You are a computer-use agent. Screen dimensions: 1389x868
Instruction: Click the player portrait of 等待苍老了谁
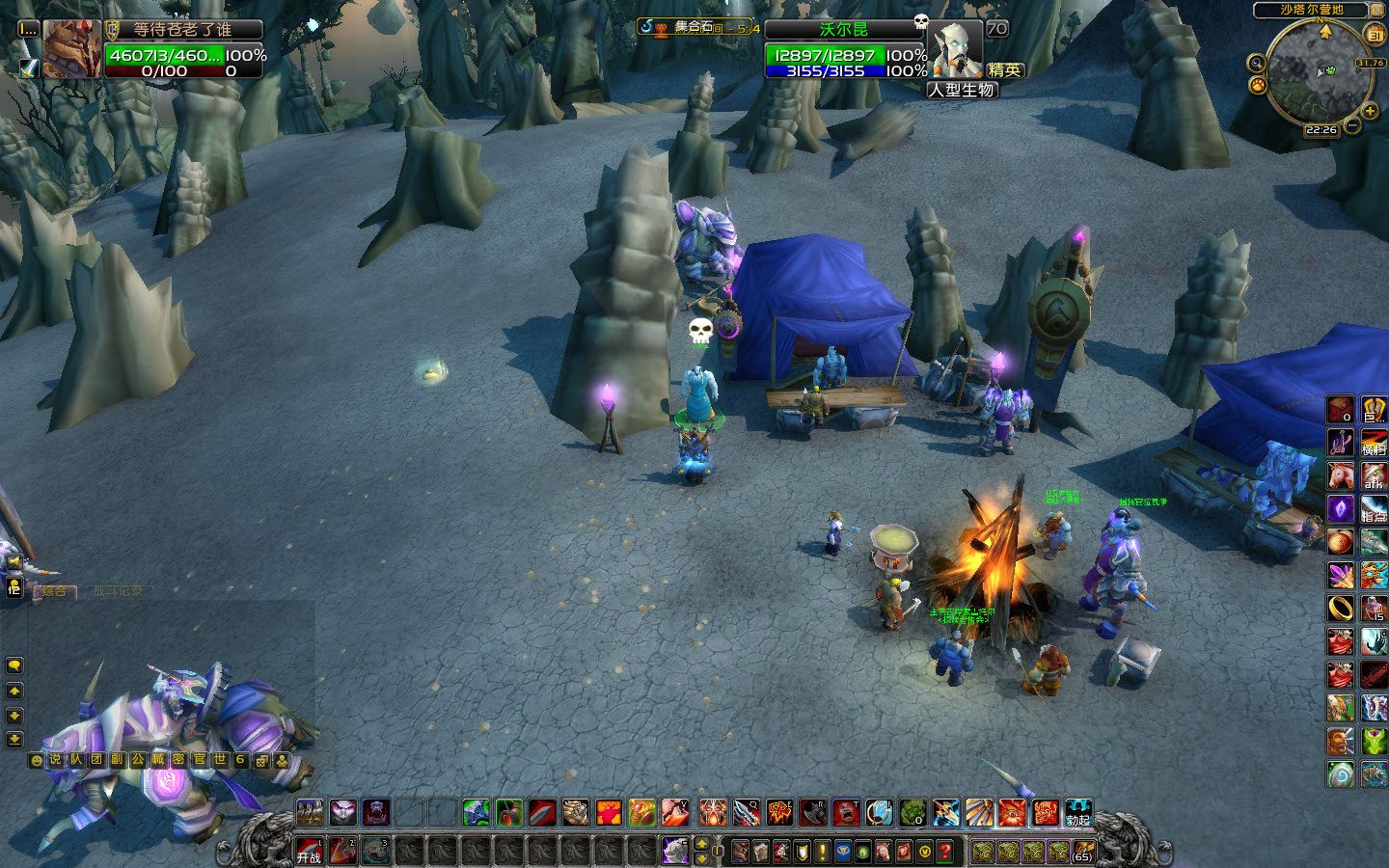click(71, 48)
